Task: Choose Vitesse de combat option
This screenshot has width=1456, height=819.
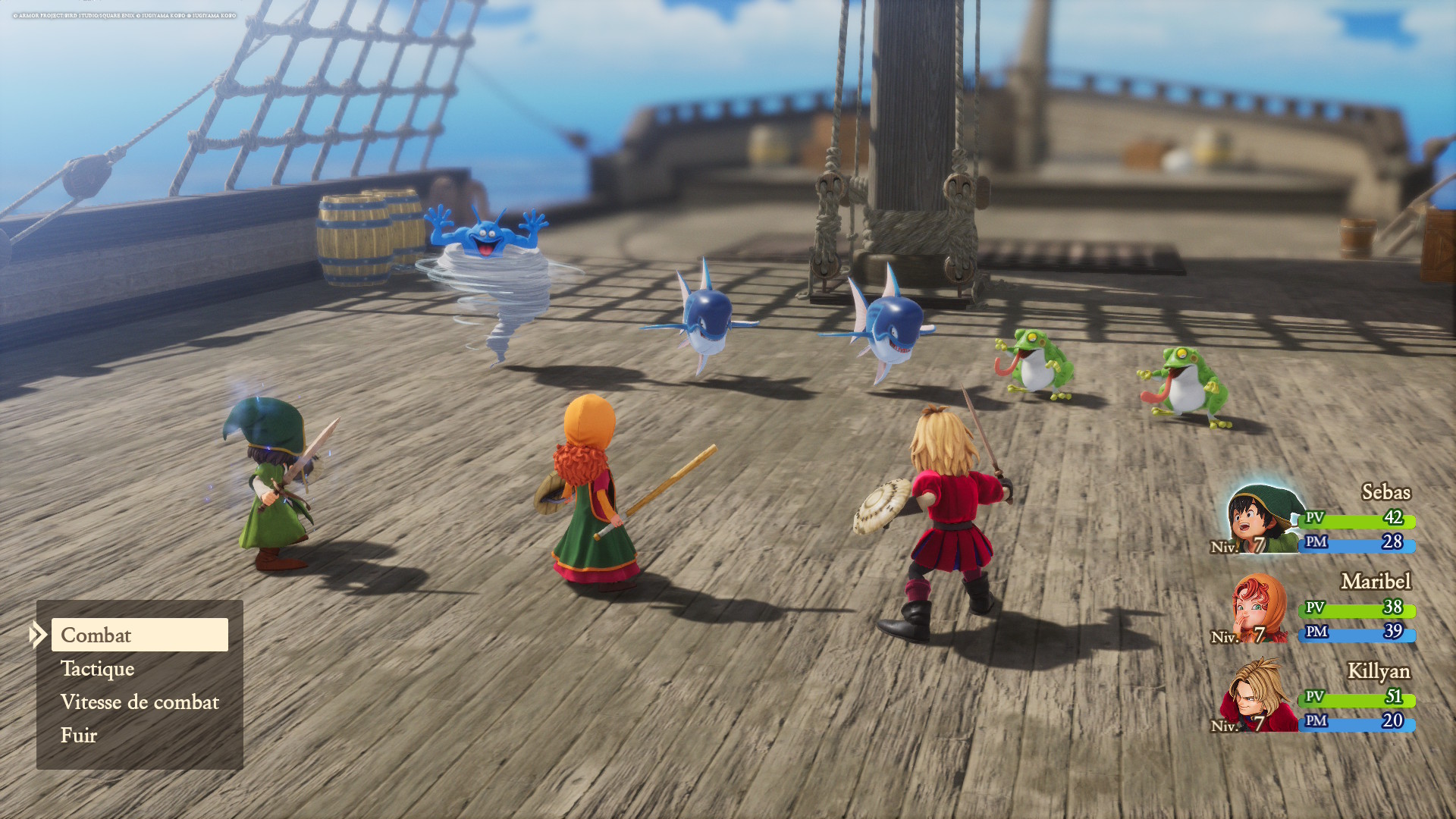Action: pyautogui.click(x=140, y=702)
